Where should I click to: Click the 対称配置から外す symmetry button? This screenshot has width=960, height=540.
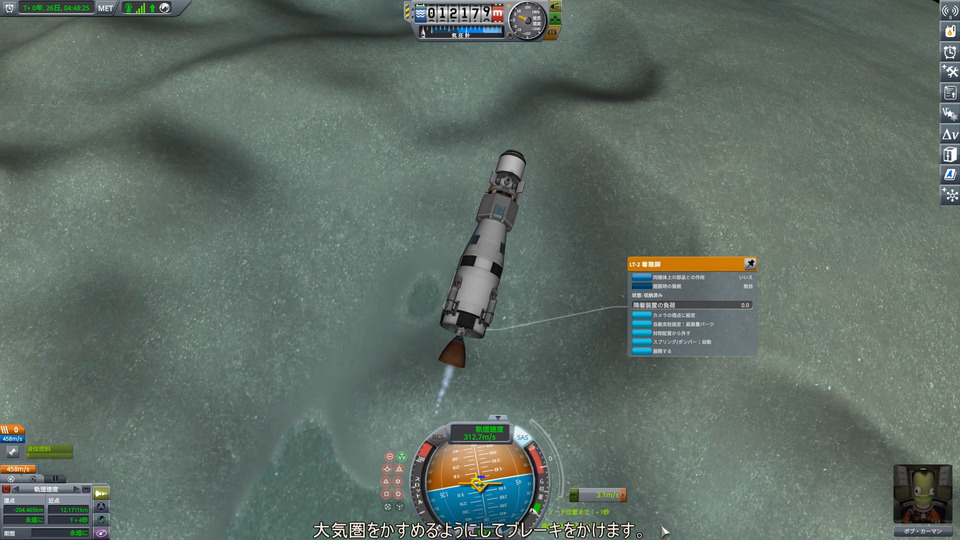tap(641, 332)
